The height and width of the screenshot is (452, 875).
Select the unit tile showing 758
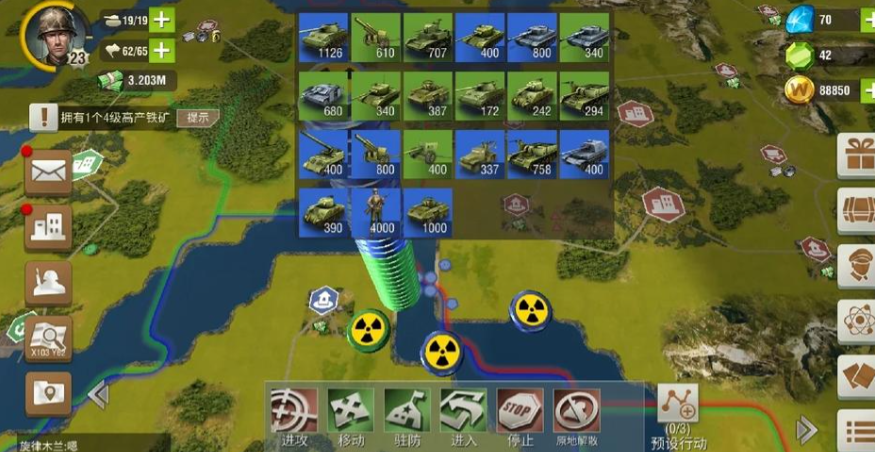pyautogui.click(x=531, y=153)
